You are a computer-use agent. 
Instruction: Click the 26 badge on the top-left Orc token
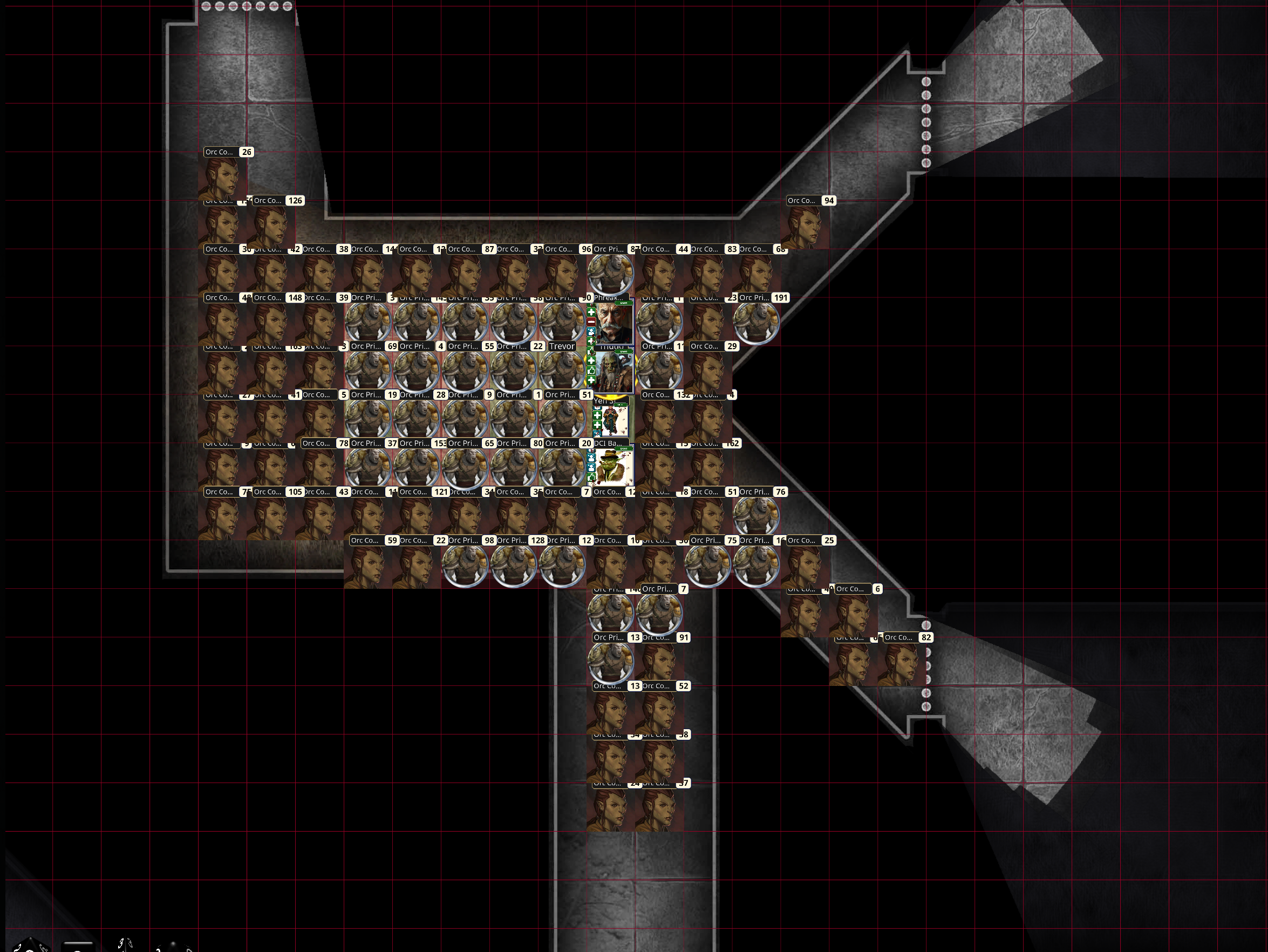tap(246, 152)
